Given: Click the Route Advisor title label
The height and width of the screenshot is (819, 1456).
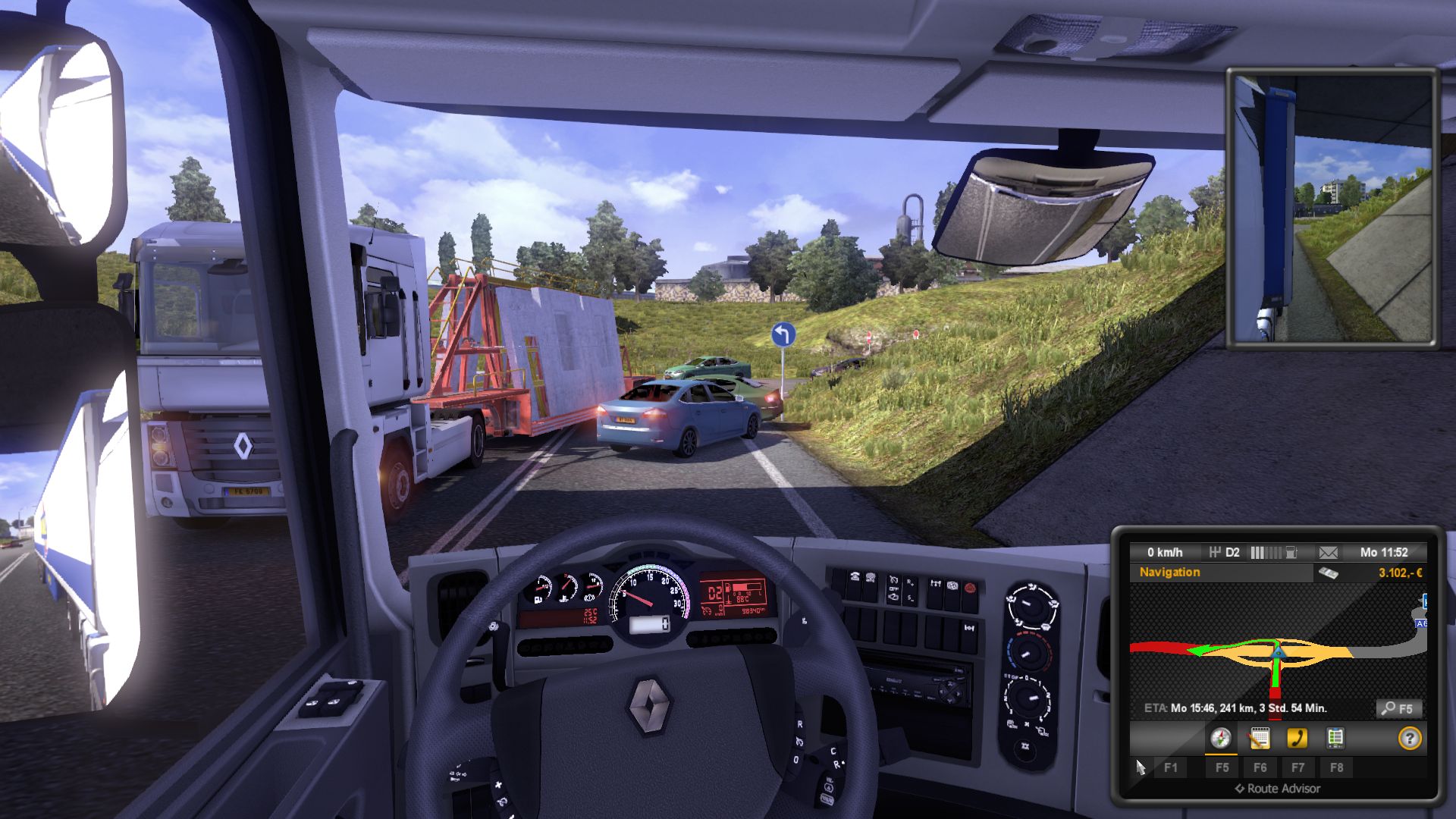Looking at the screenshot, I should (1277, 789).
